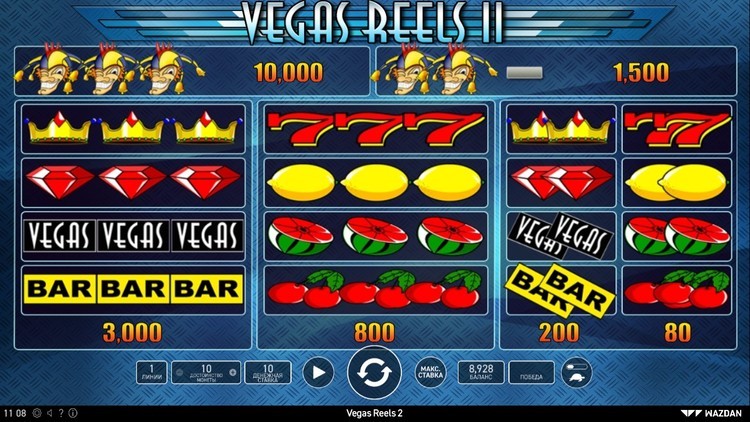Toggle the turtle spin speed switch
The image size is (750, 422).
point(576,373)
